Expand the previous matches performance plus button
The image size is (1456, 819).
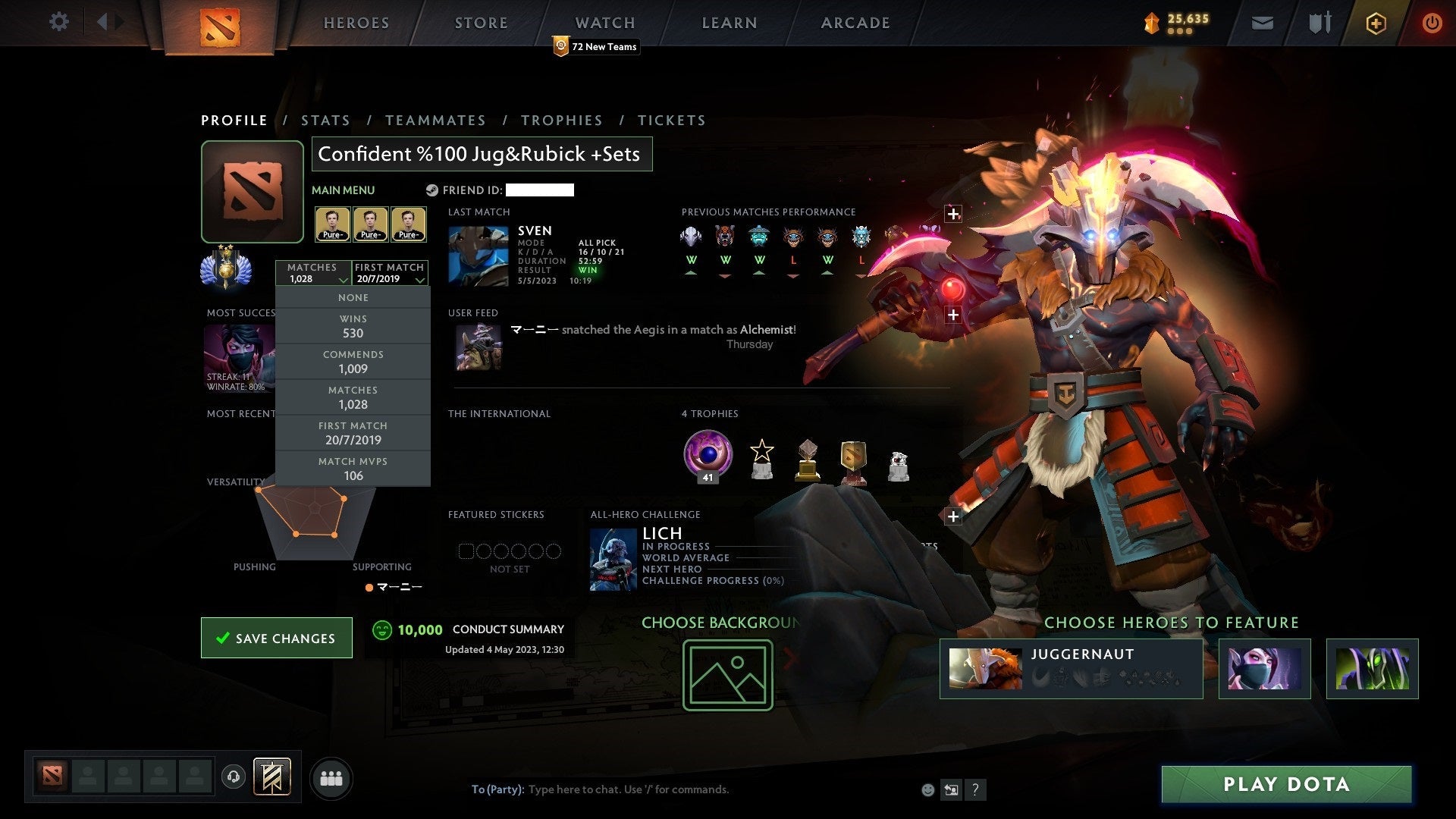click(953, 213)
